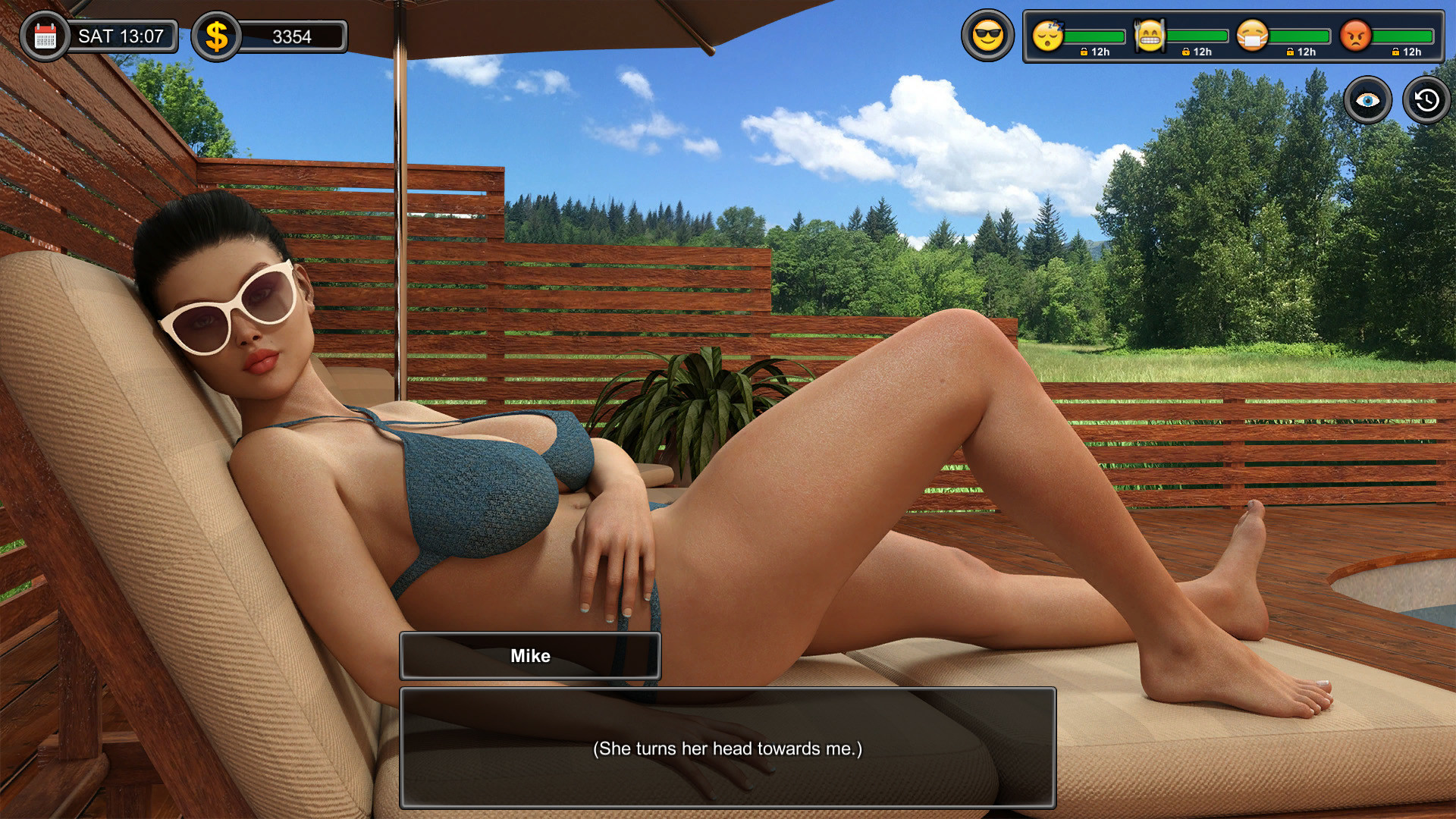This screenshot has height=819, width=1456.
Task: Select the angry red face status icon
Action: pos(1355,36)
